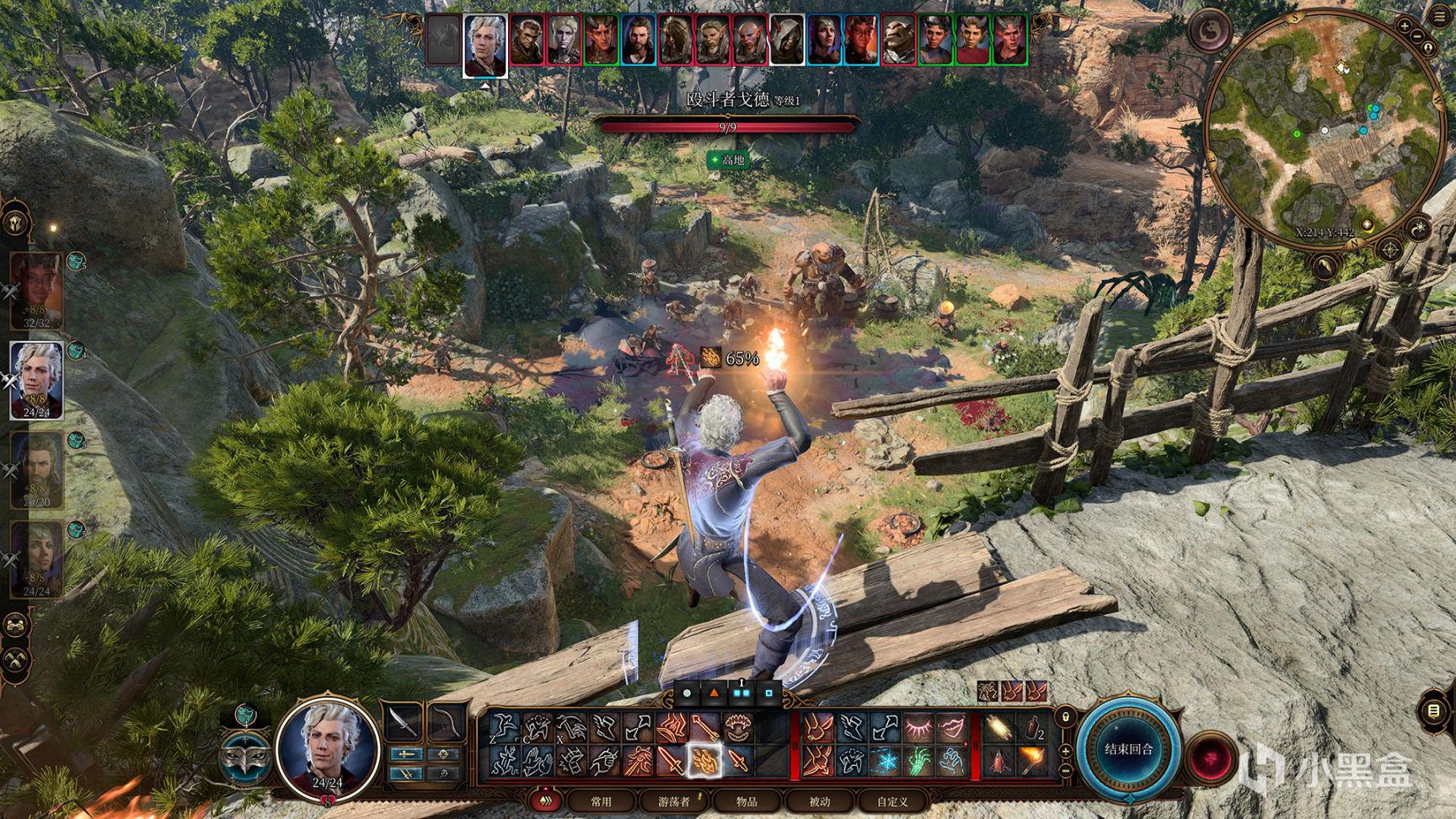This screenshot has width=1456, height=819.
Task: Select the potion bottle slot
Action: tap(1033, 727)
